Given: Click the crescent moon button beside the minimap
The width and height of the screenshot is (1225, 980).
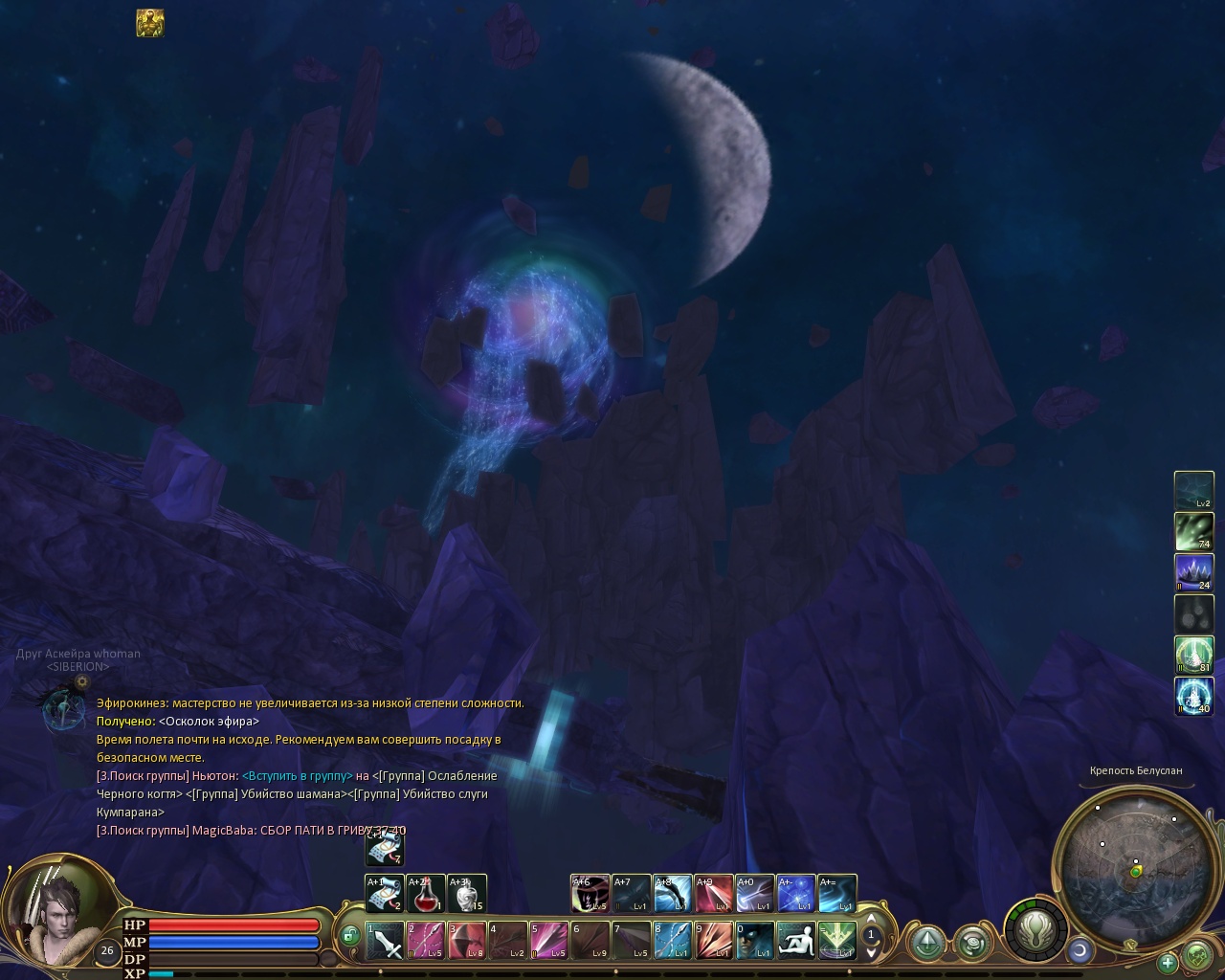Looking at the screenshot, I should click(x=1080, y=950).
